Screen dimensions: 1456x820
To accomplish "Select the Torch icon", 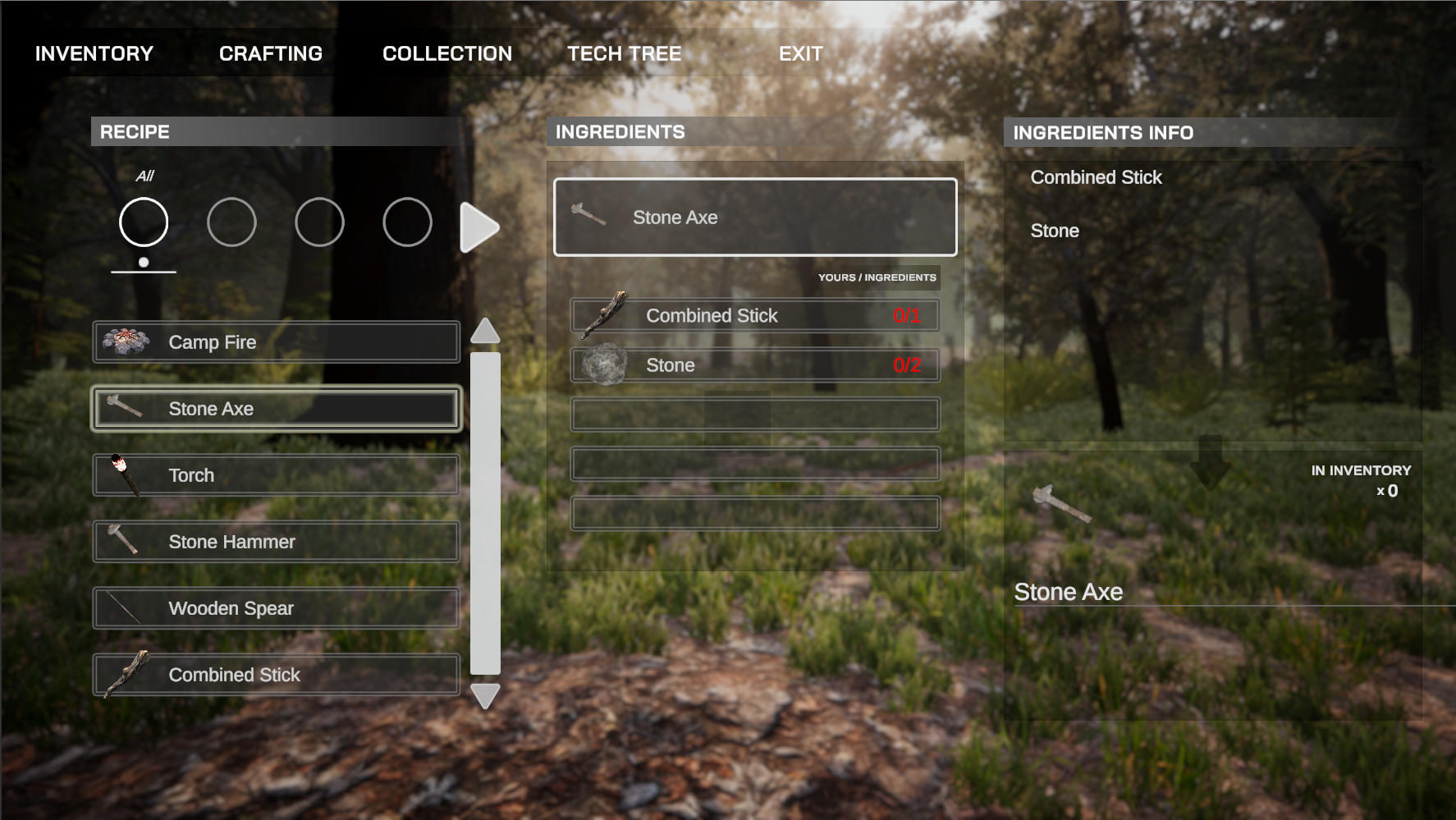I will (x=123, y=474).
